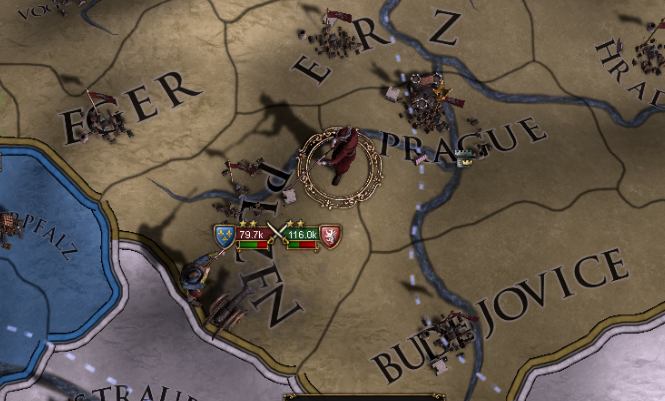The image size is (665, 401).
Task: Select the 79.7k army banner
Action: coord(251,235)
